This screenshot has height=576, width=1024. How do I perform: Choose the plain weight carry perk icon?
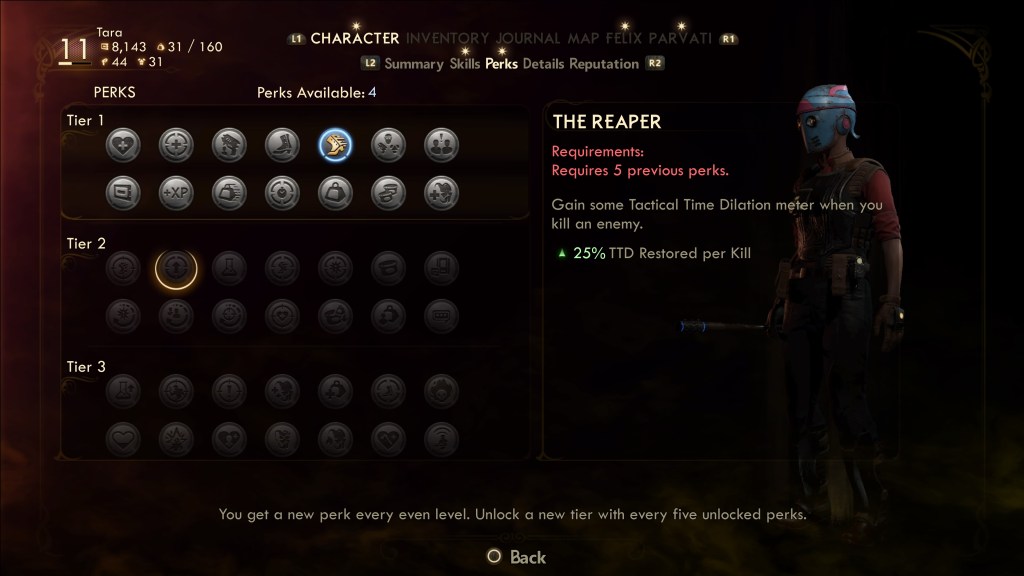tap(335, 192)
